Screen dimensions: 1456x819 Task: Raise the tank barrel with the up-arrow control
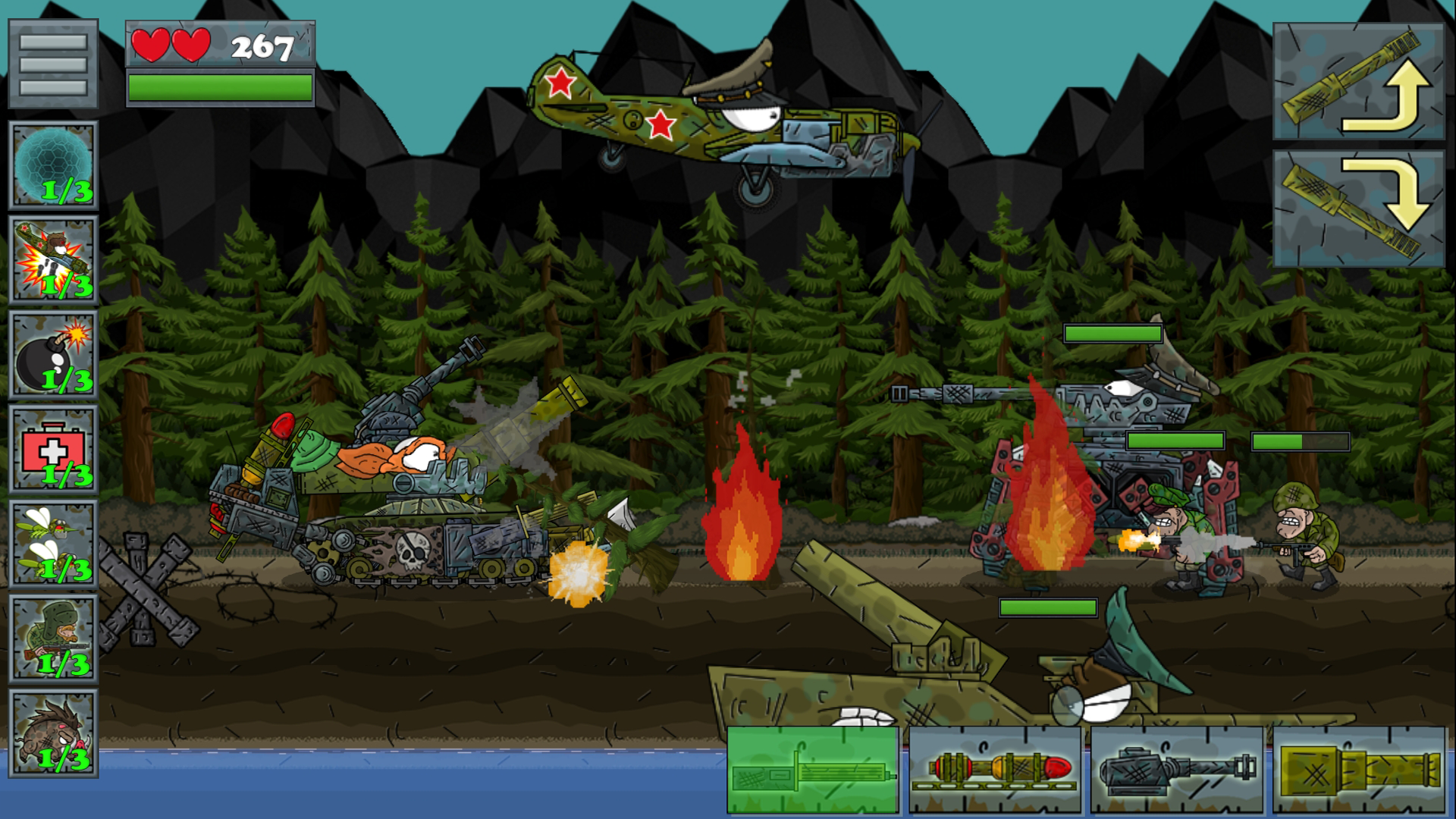(x=1361, y=80)
